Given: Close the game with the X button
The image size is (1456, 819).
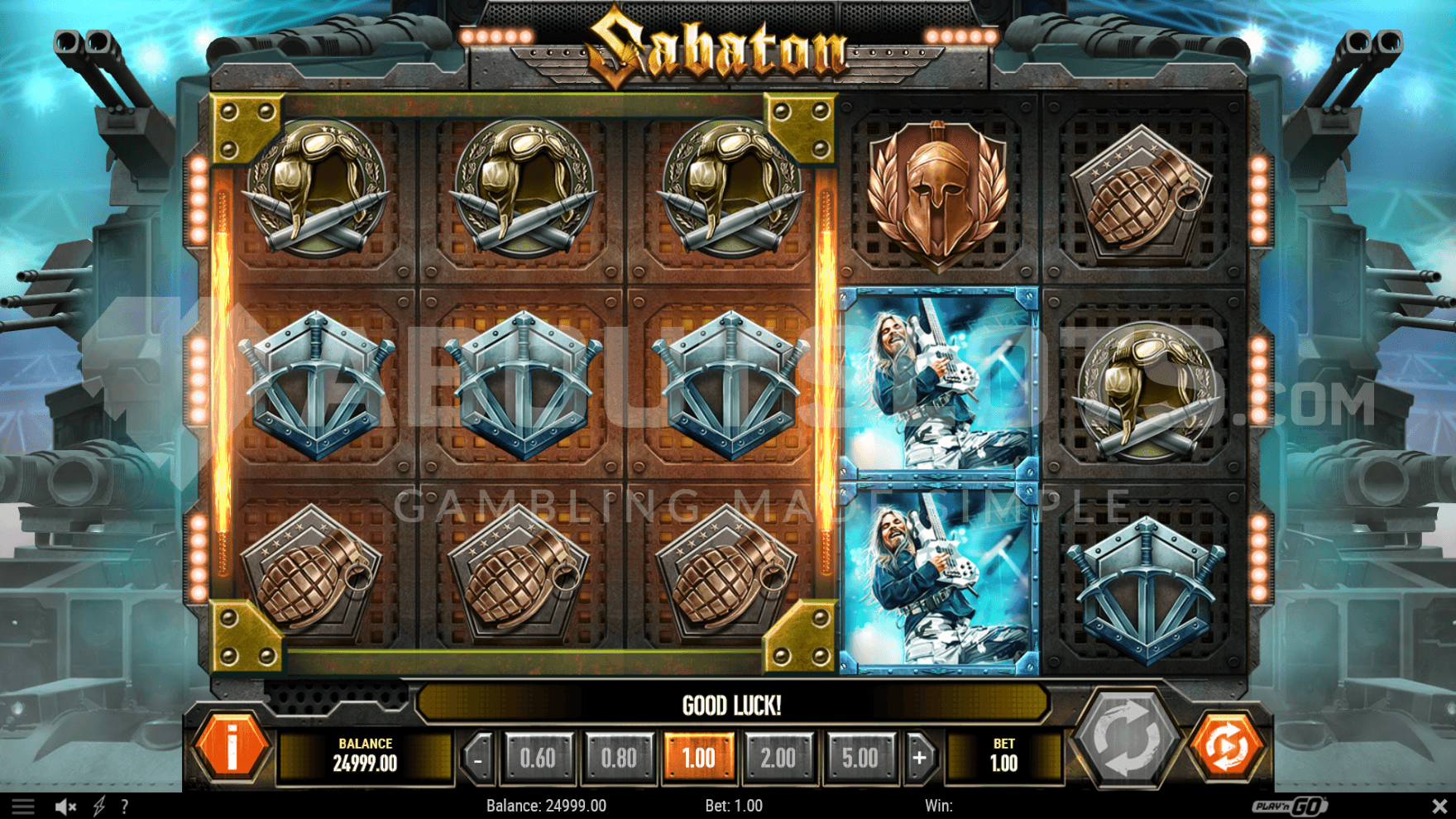Looking at the screenshot, I should [x=1439, y=806].
